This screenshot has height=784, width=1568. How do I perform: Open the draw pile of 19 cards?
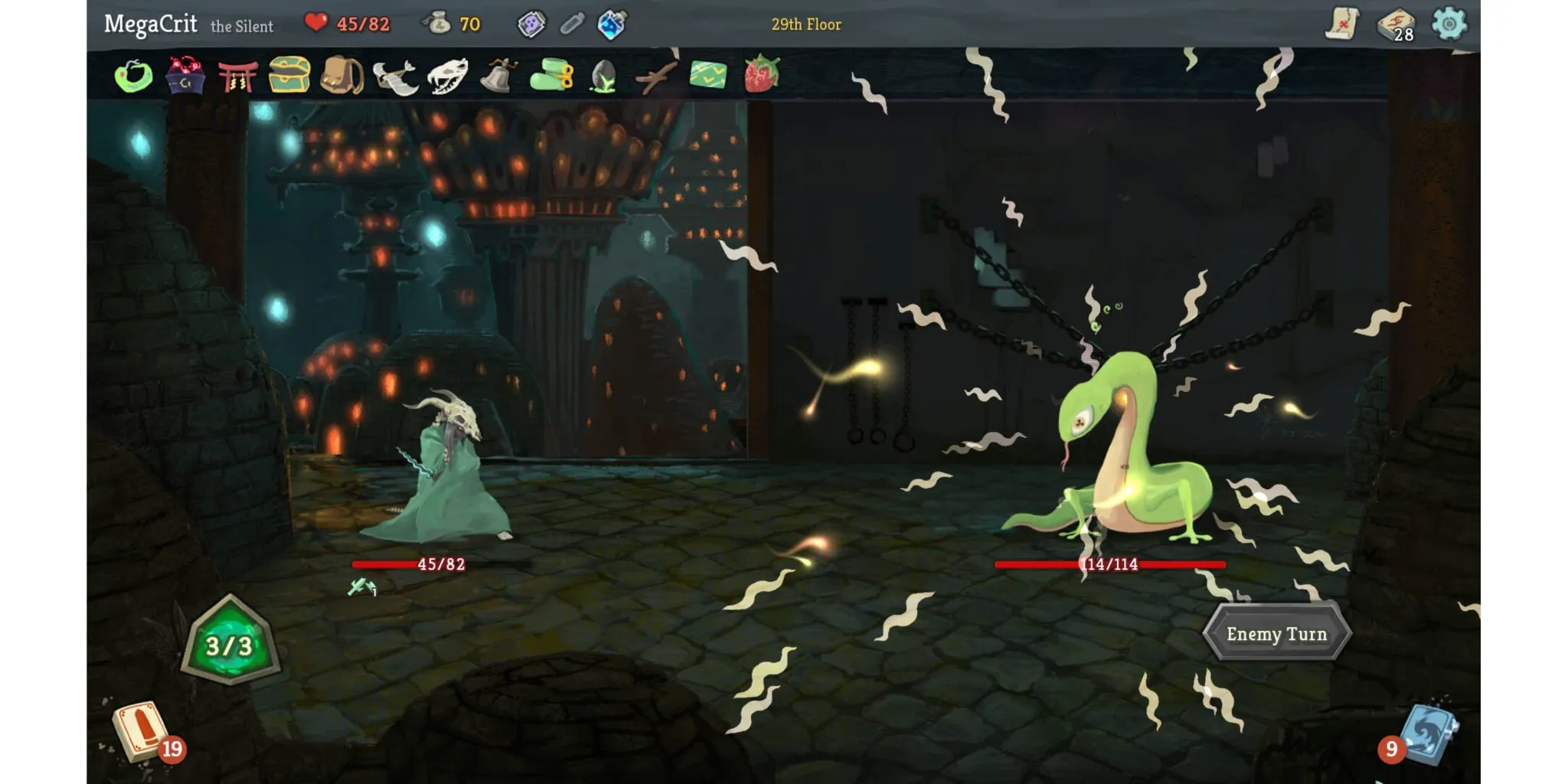[x=141, y=731]
